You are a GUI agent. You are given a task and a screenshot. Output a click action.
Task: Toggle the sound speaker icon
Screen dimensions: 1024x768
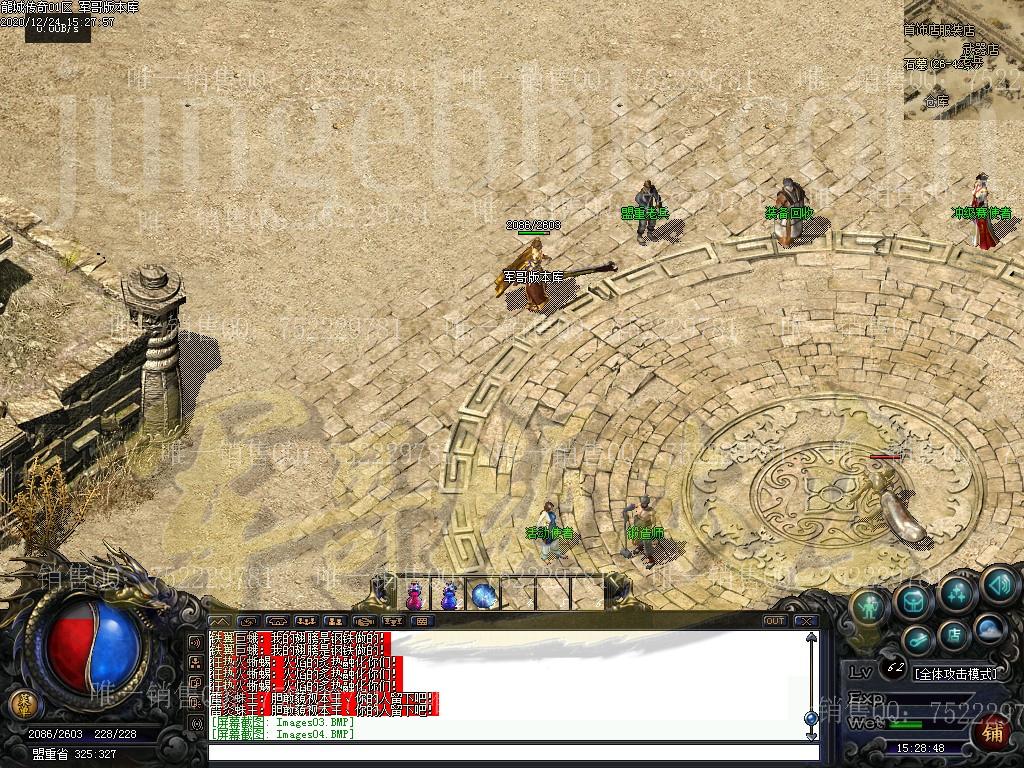coord(998,584)
